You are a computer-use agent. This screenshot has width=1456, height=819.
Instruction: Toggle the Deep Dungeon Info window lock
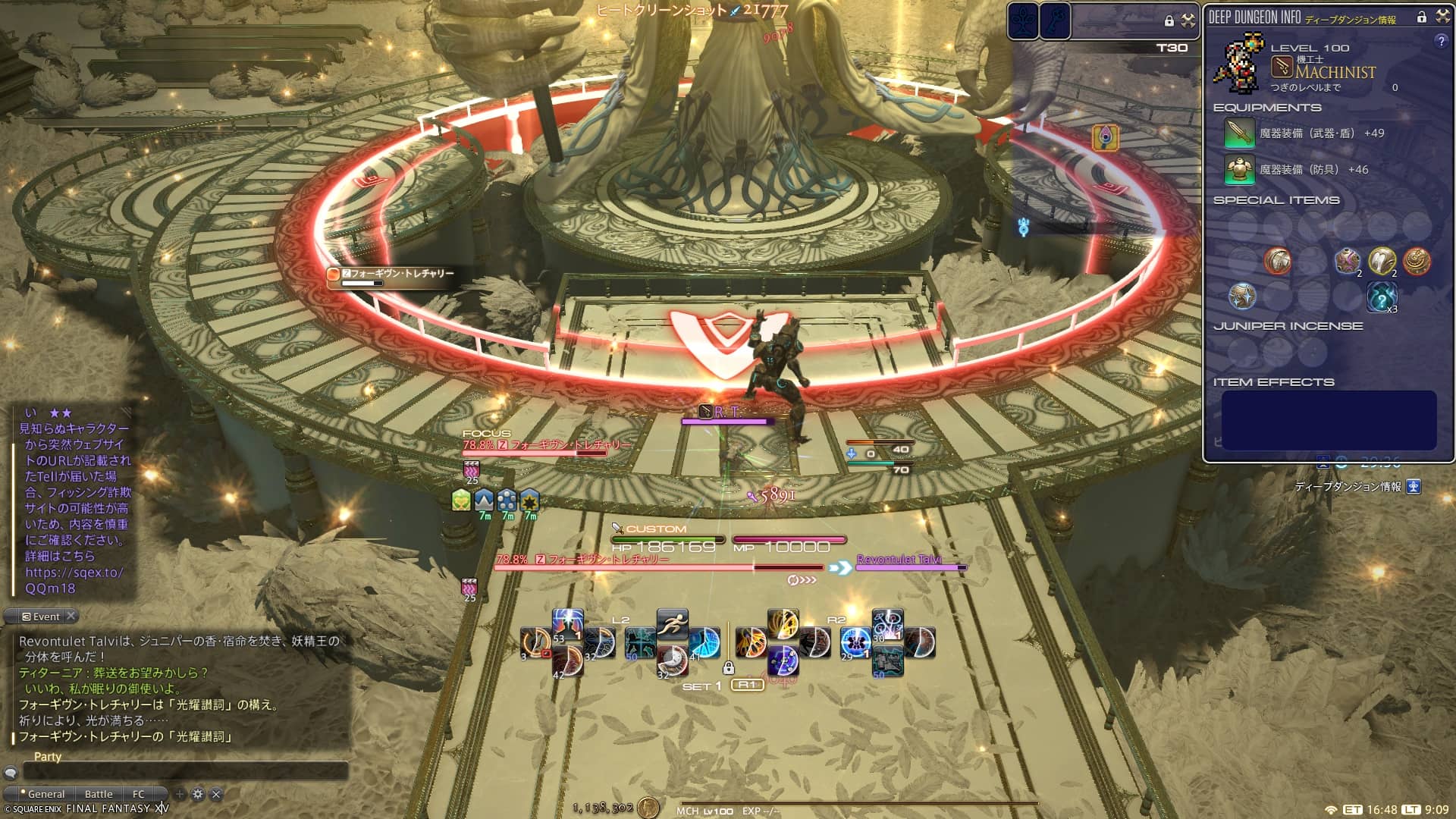click(1422, 17)
